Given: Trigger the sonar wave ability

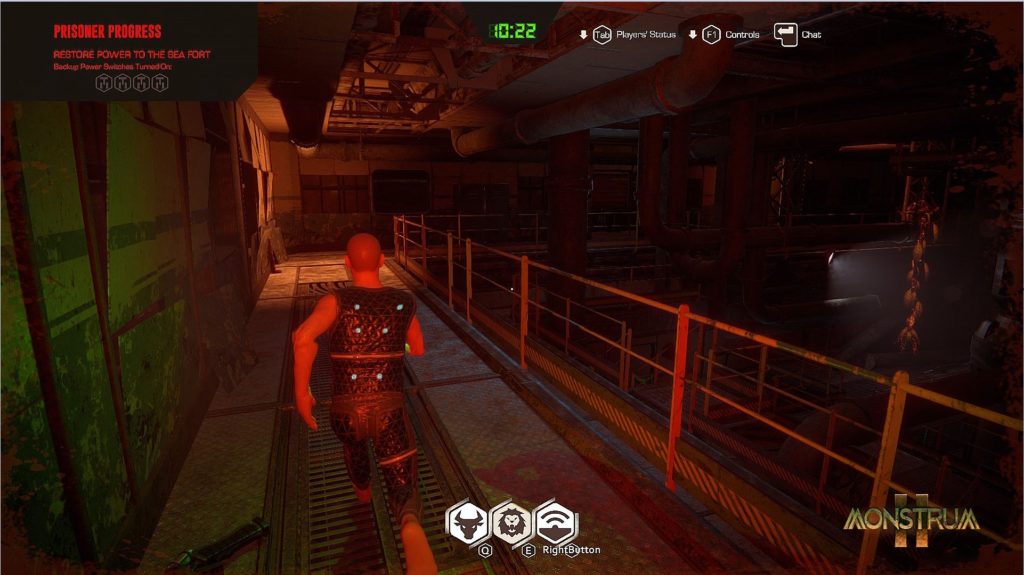Looking at the screenshot, I should pyautogui.click(x=556, y=522).
